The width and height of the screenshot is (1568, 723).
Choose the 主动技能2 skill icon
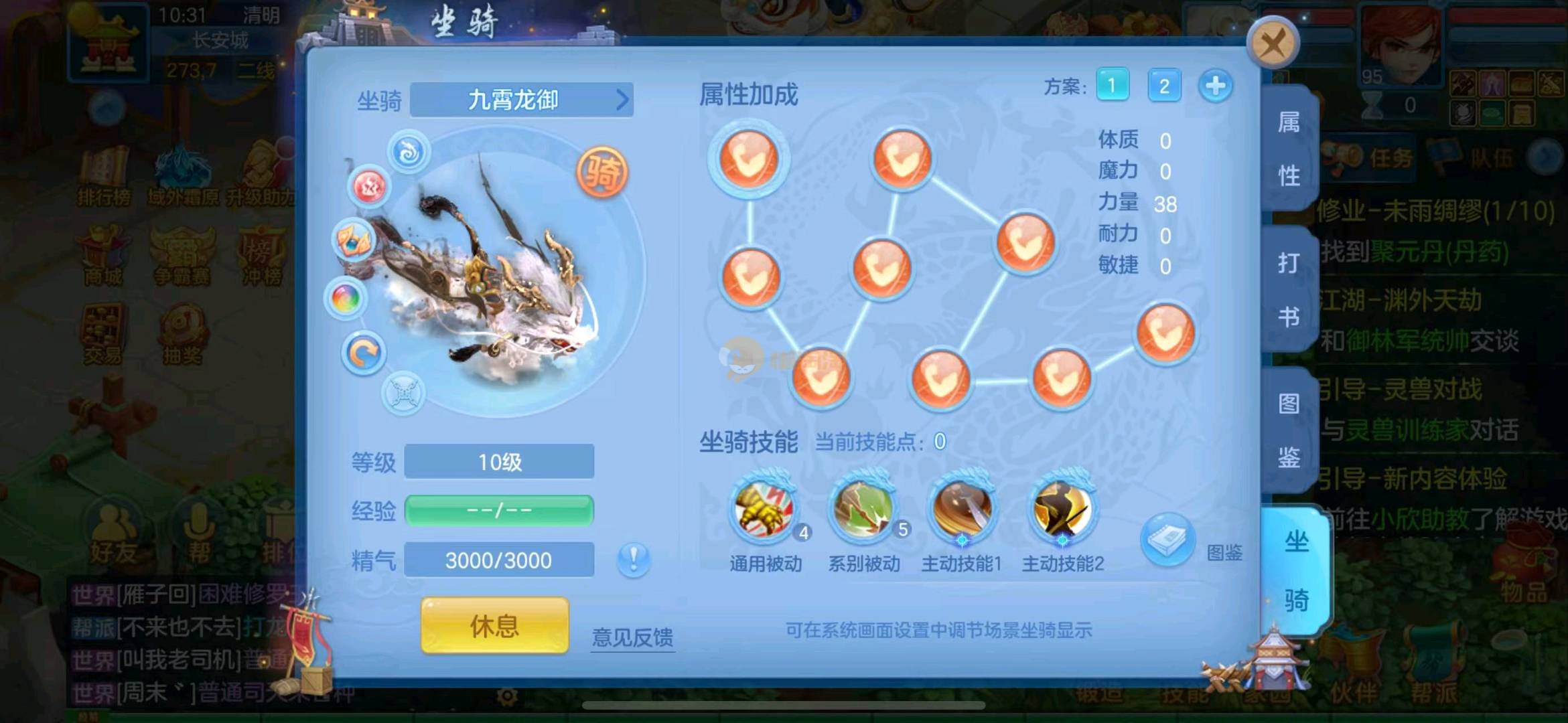pyautogui.click(x=1062, y=510)
